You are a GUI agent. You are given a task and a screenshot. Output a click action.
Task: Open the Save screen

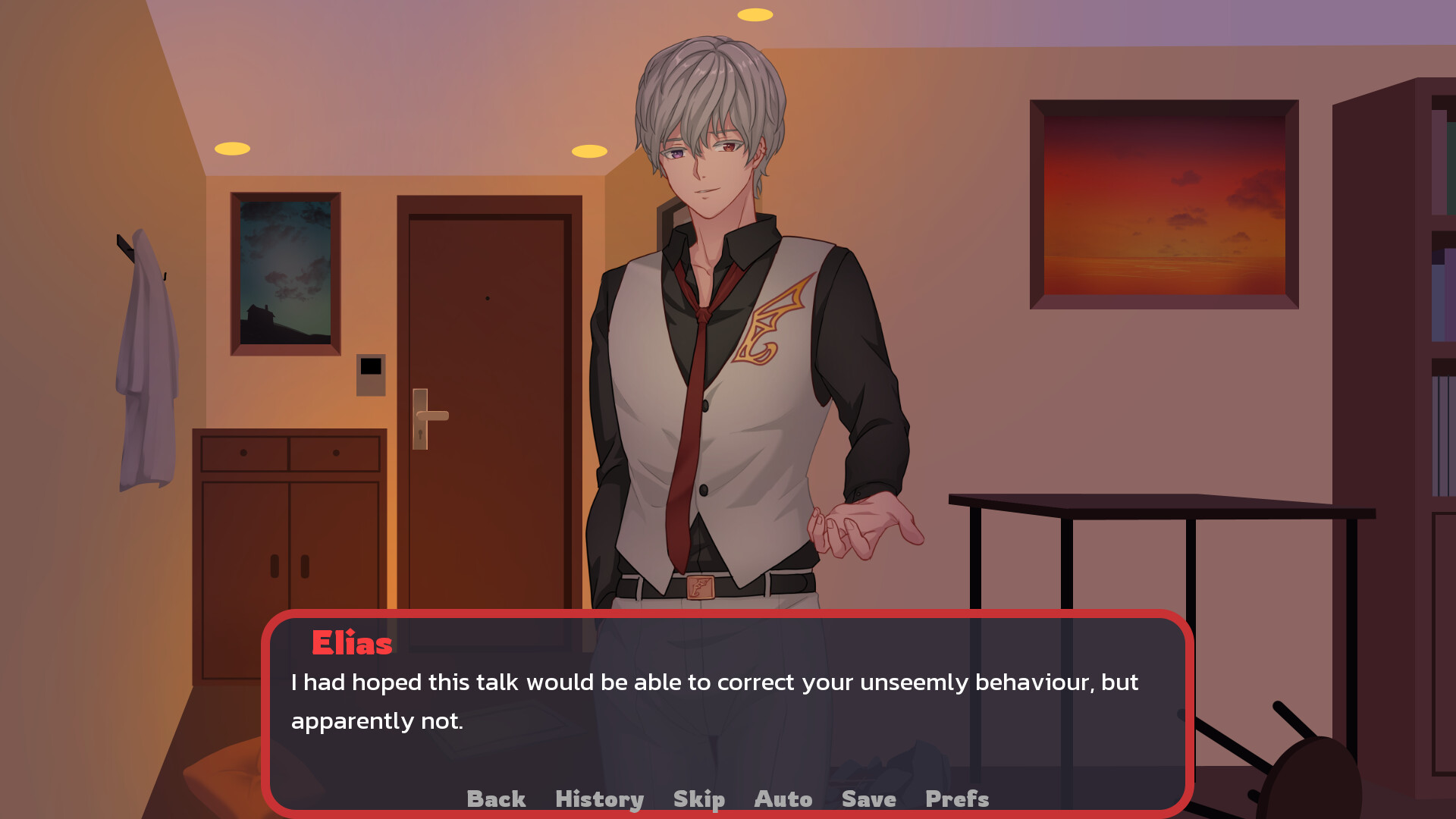click(868, 799)
